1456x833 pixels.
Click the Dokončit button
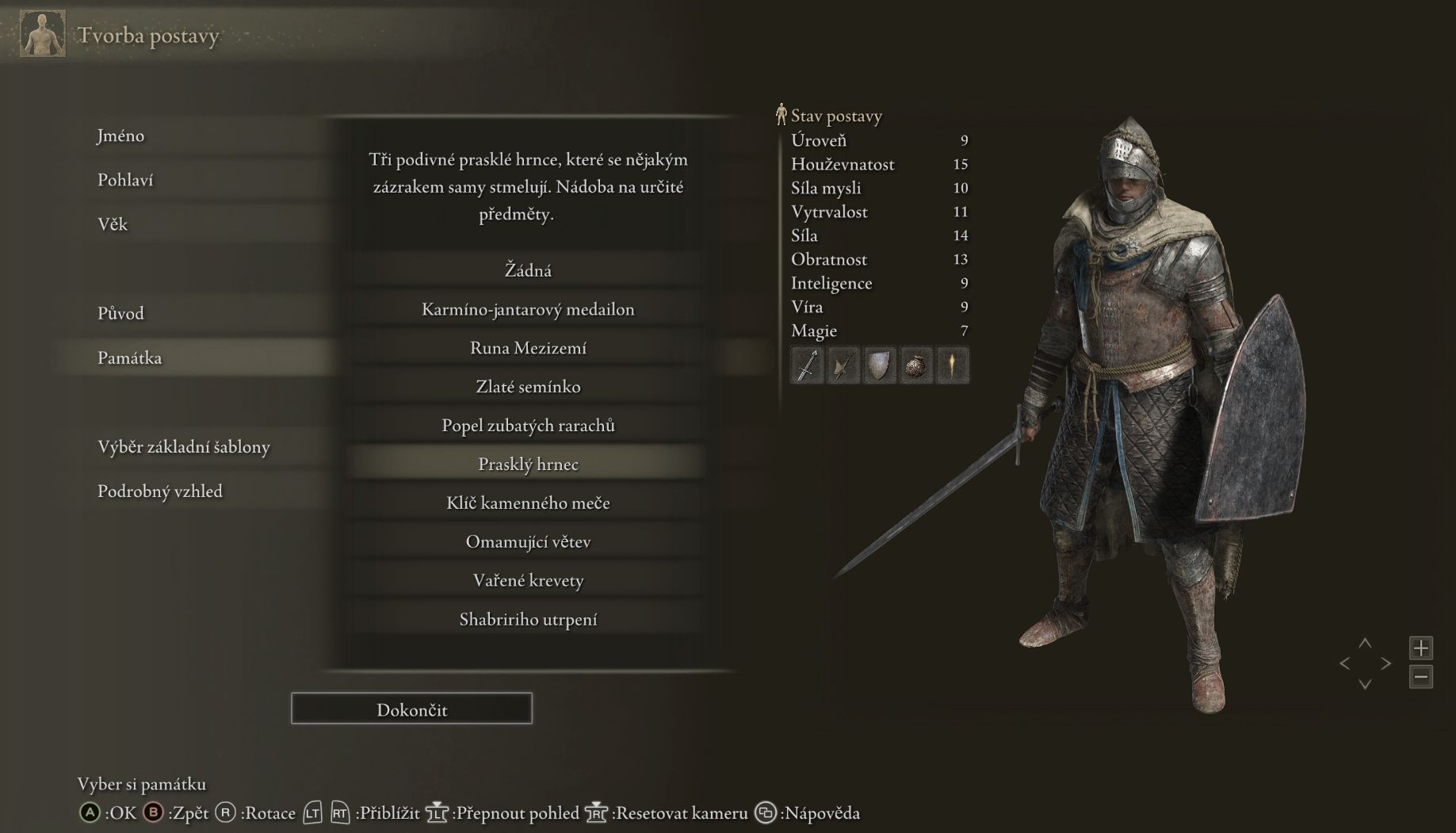click(x=411, y=709)
